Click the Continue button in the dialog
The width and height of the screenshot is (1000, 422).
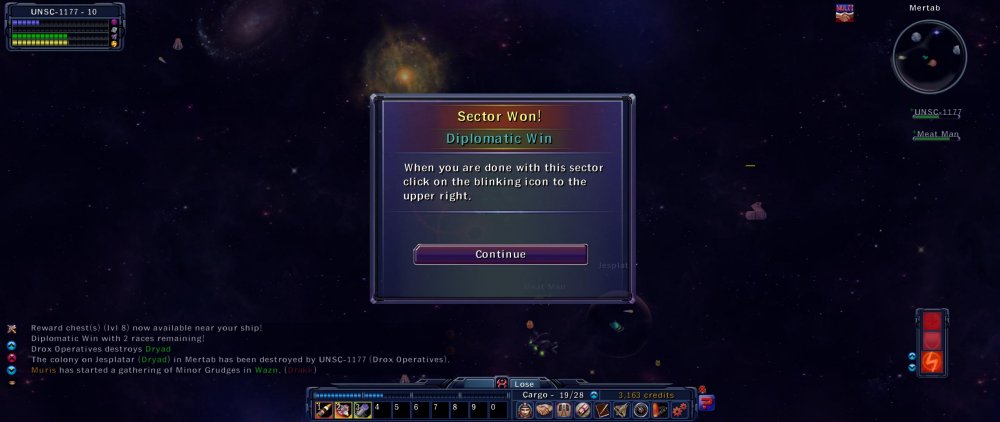coord(500,254)
